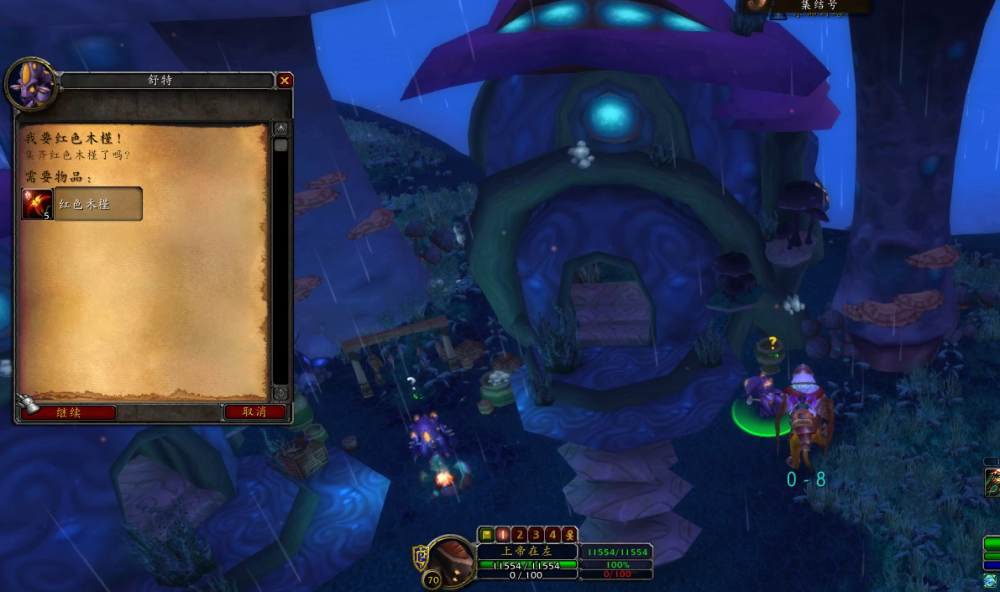Choose button 2 above the player frame
Viewport: 1000px width, 592px height.
click(520, 534)
